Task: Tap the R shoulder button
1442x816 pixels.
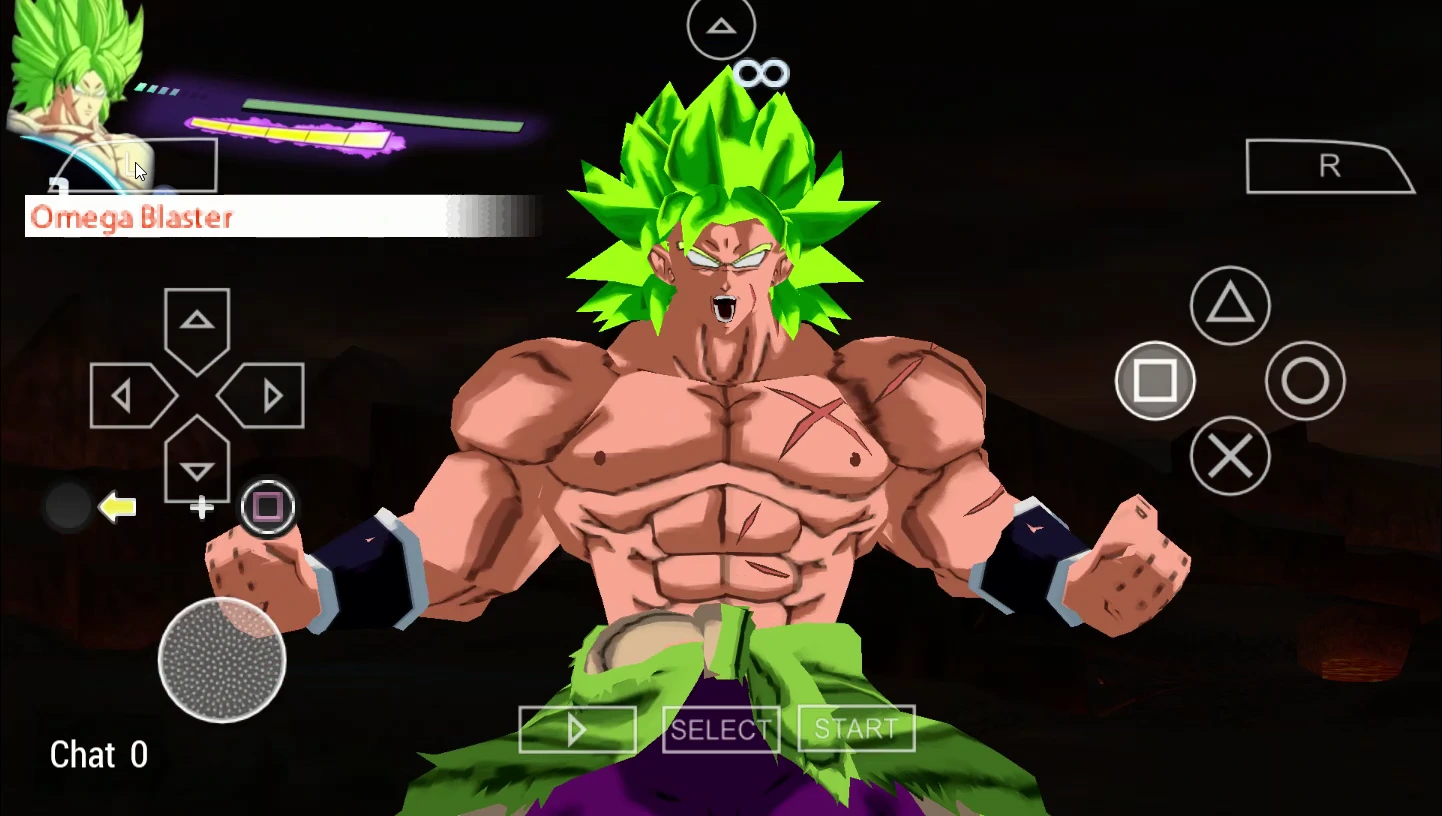Action: tap(1328, 167)
